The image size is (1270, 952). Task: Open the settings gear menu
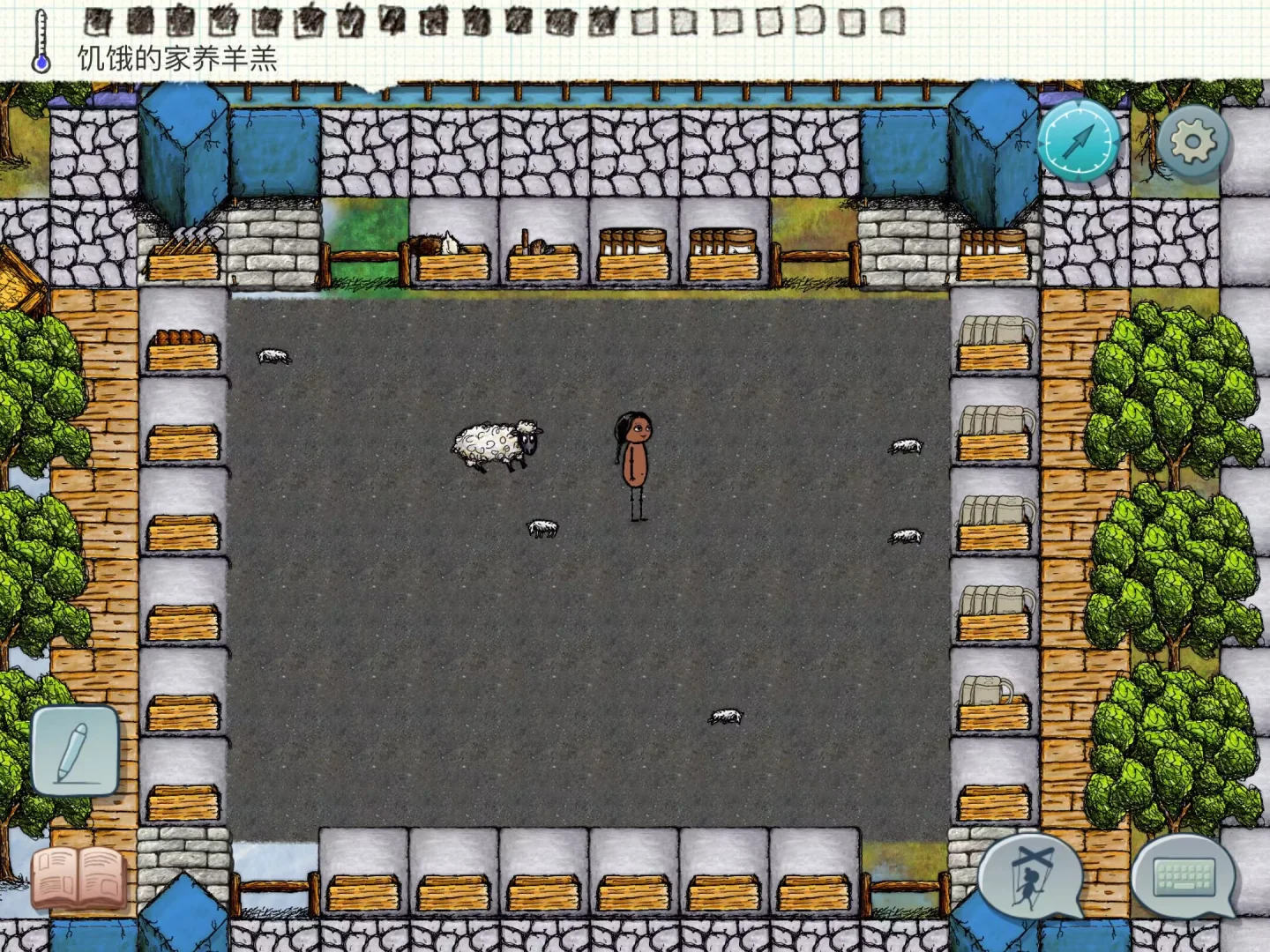[x=1192, y=141]
